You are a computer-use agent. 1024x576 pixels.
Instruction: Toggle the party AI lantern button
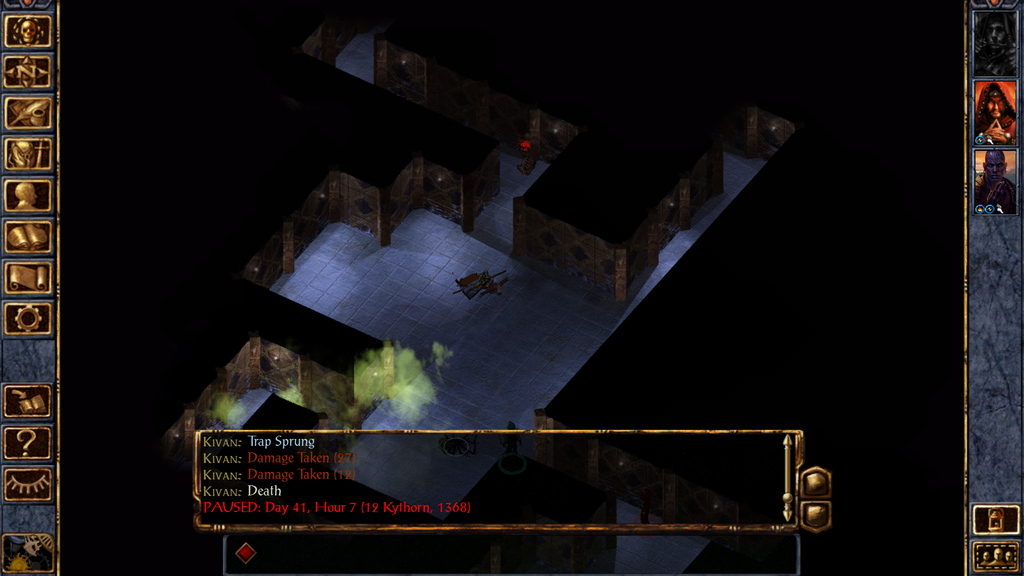[x=995, y=519]
